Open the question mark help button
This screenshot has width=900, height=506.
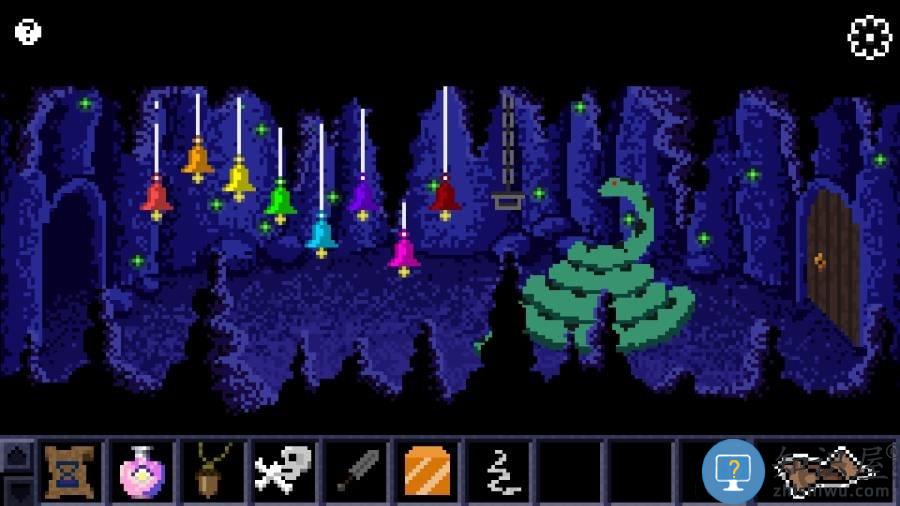point(28,32)
